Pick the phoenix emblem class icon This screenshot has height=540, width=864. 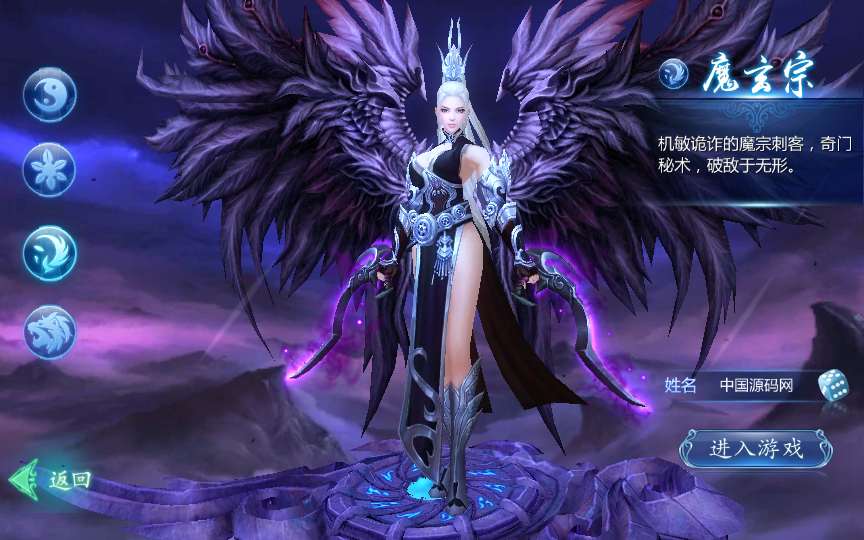click(x=50, y=251)
